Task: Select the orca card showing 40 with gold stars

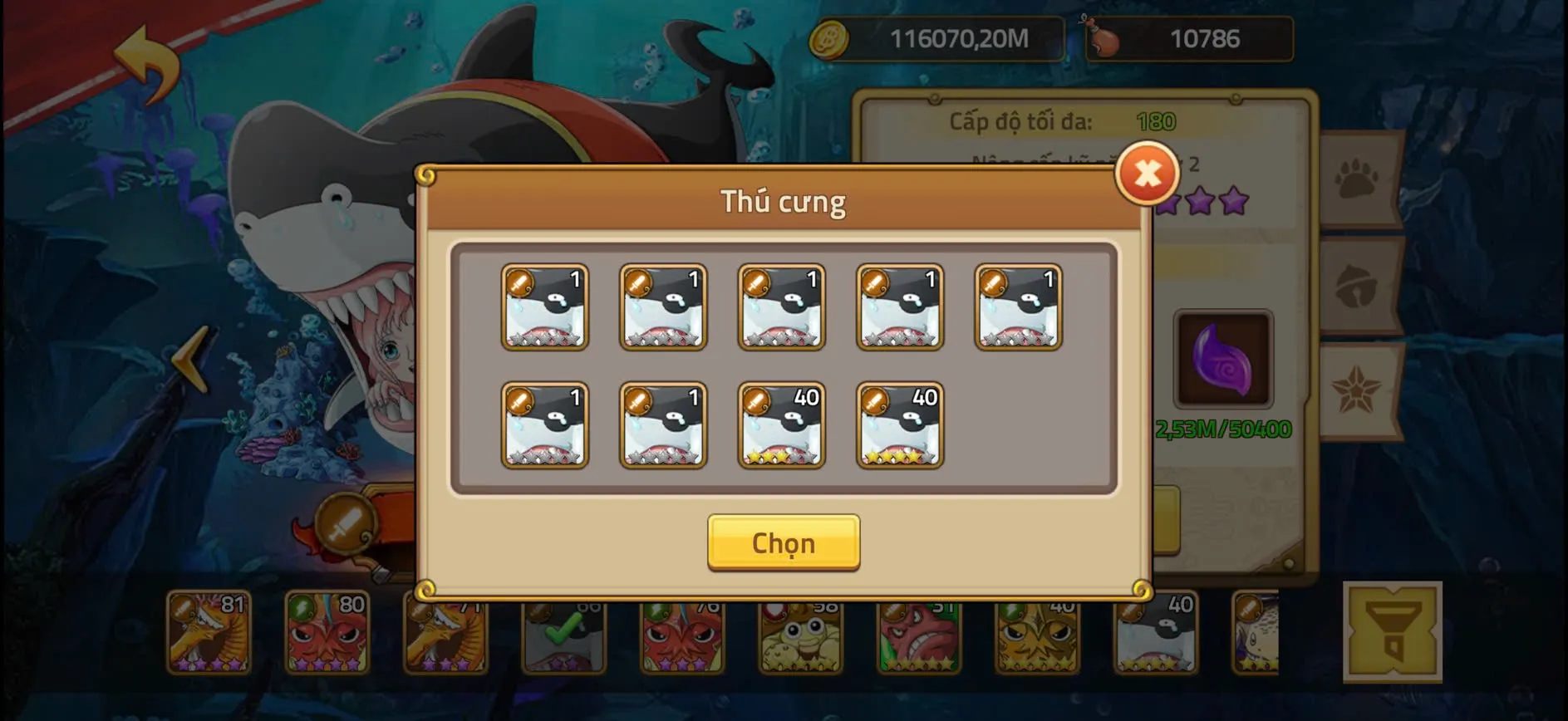Action: point(781,425)
